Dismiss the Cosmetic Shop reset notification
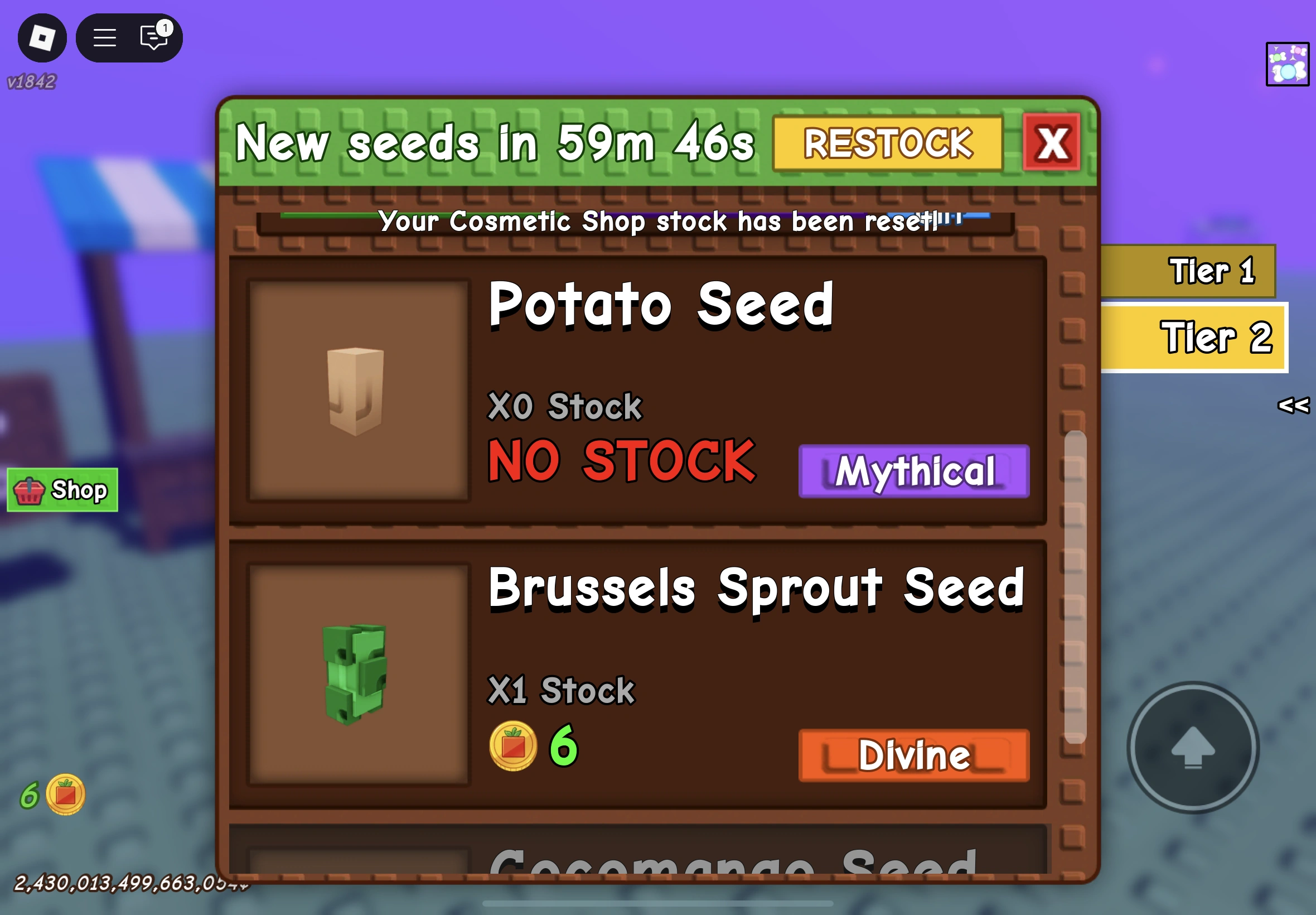Viewport: 1316px width, 915px height. click(636, 222)
